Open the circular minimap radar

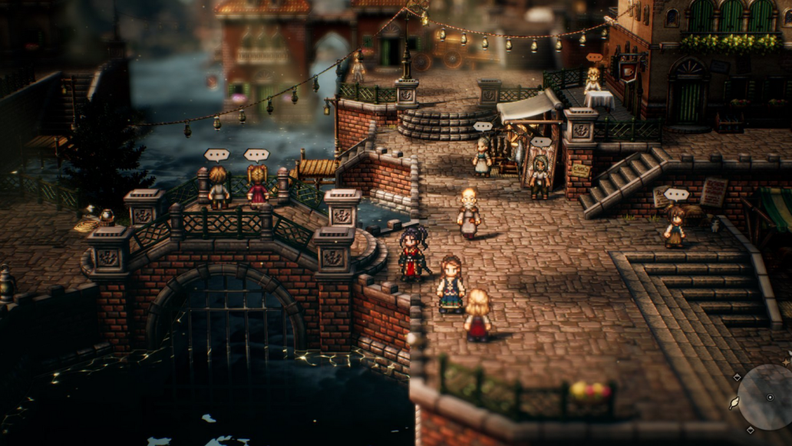772,398
